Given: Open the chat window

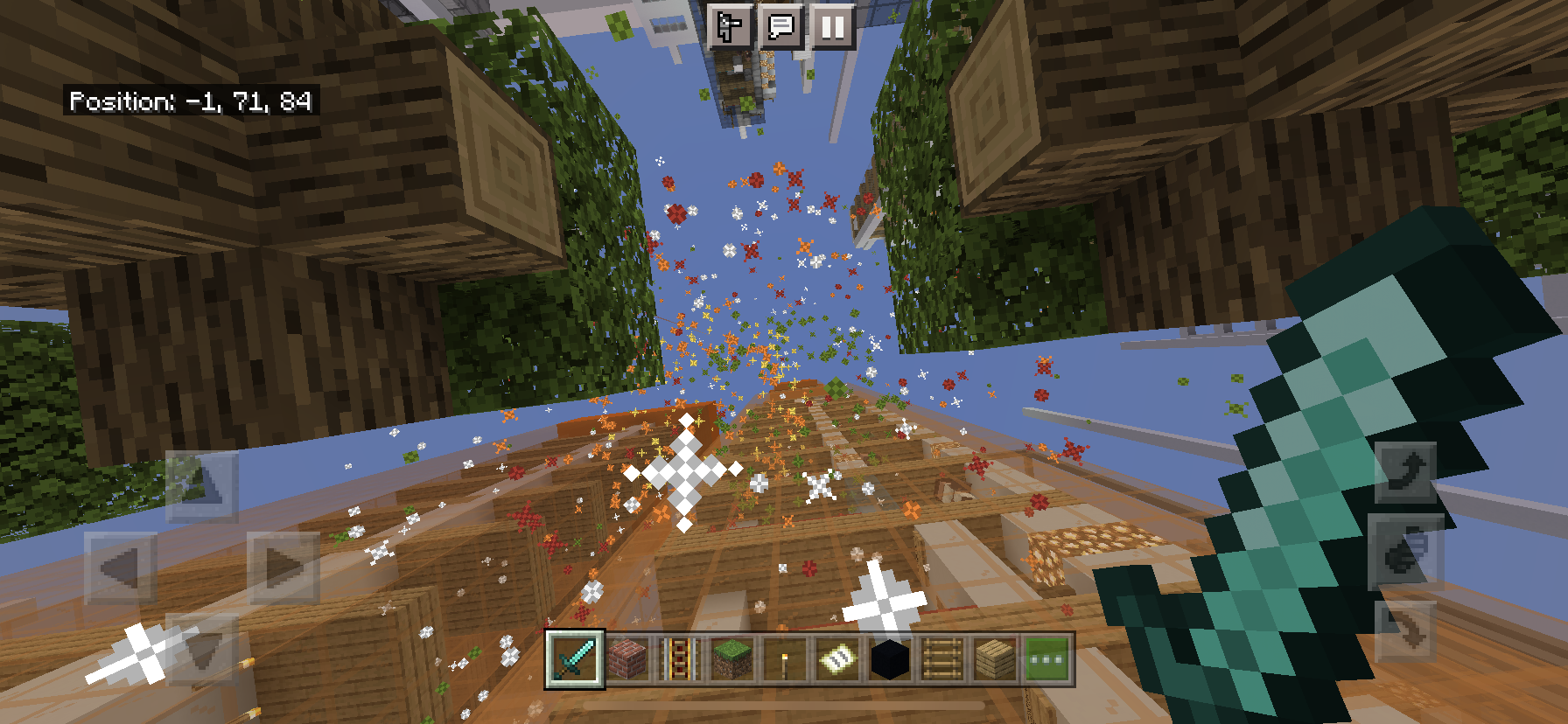Looking at the screenshot, I should tap(780, 26).
